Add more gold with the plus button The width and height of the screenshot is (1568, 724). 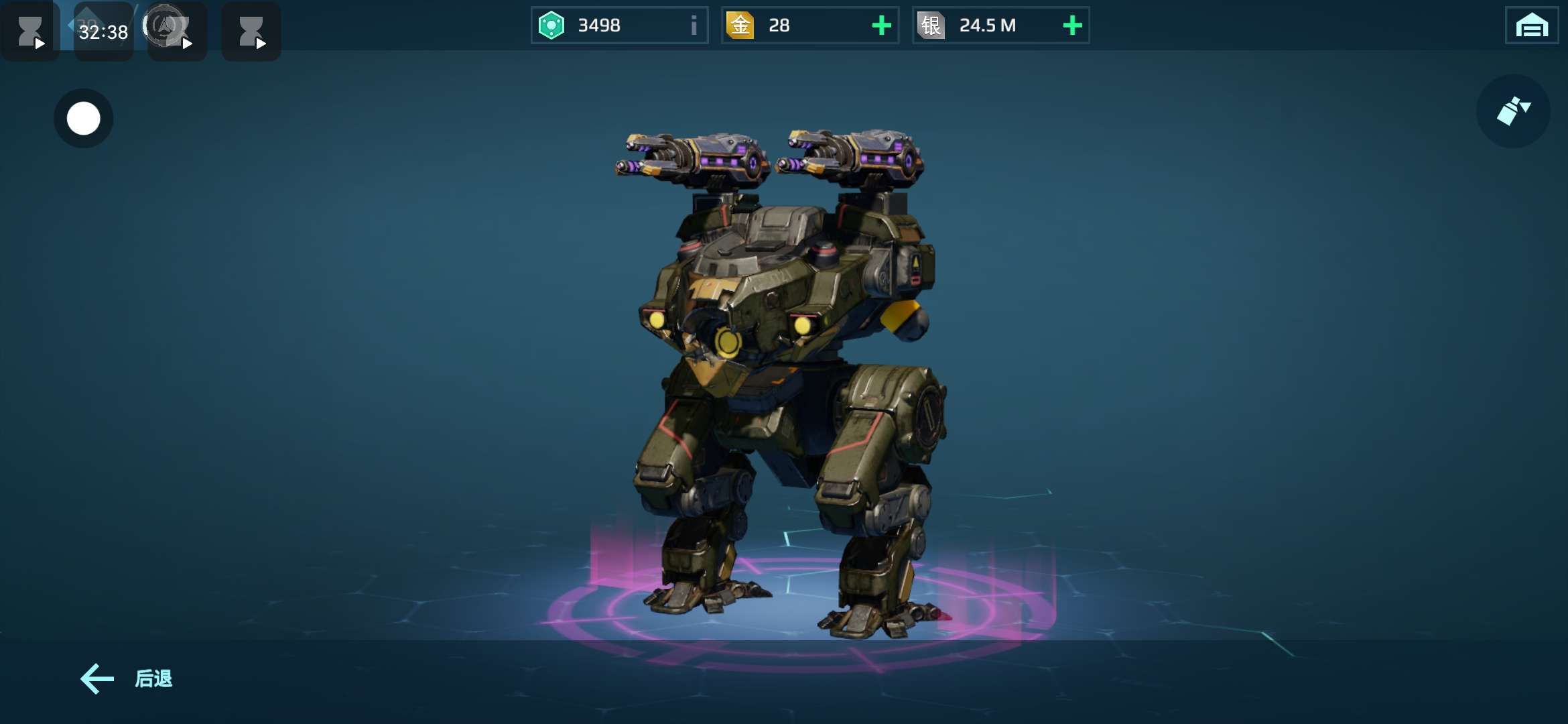[881, 25]
